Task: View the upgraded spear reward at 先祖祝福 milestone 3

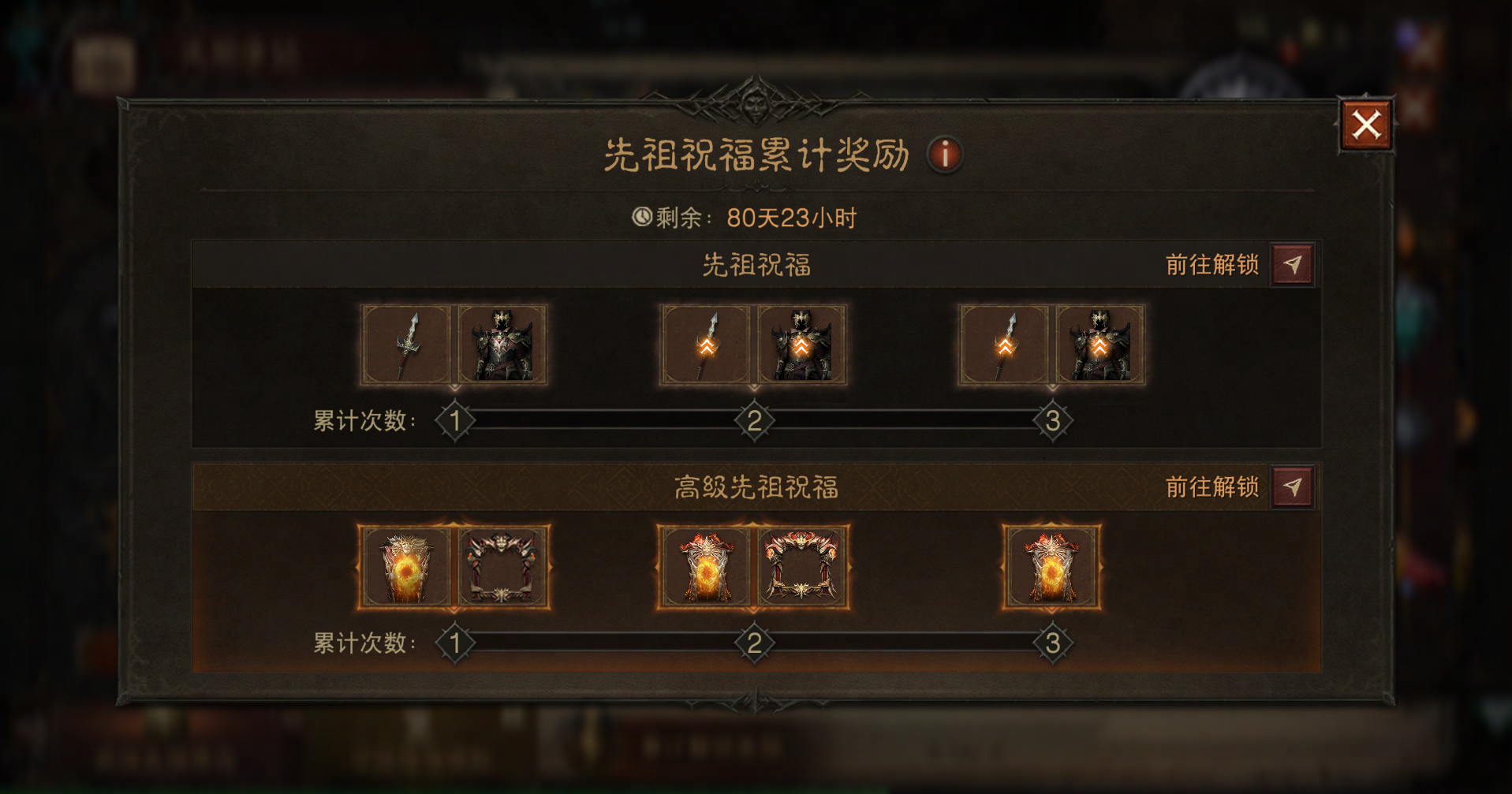Action: tap(1005, 345)
